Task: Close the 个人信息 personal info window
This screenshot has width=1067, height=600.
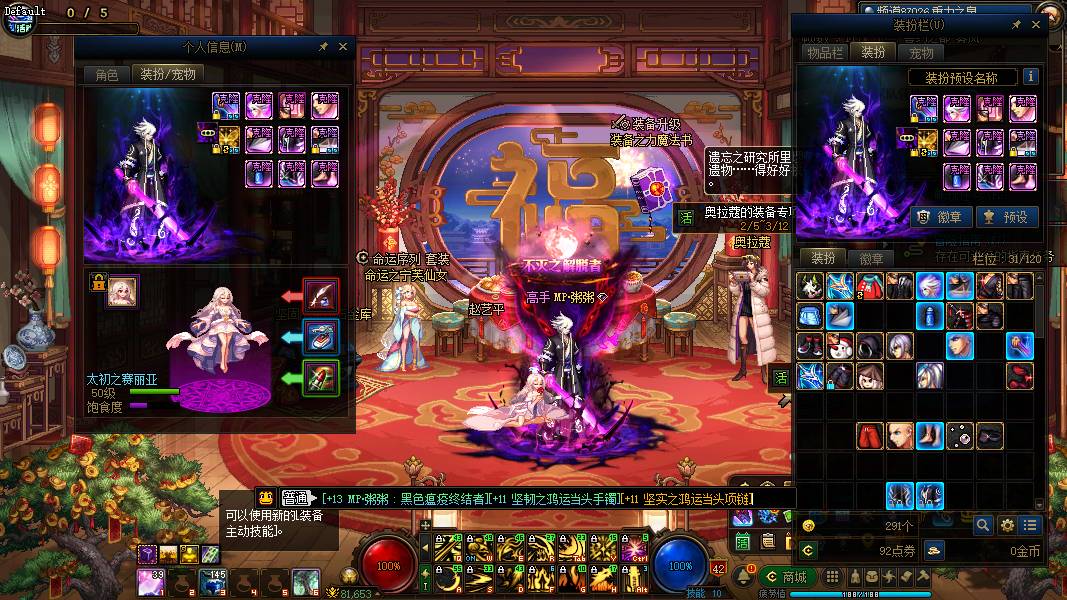Action: pyautogui.click(x=343, y=47)
